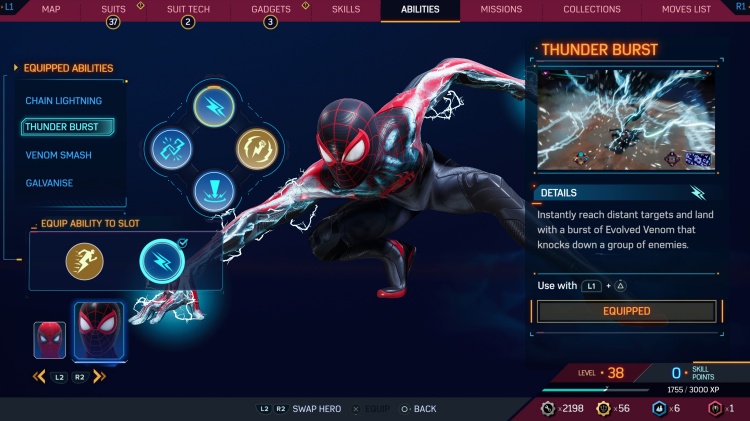Select Chain Lightning in equipped abilities

[x=63, y=101]
